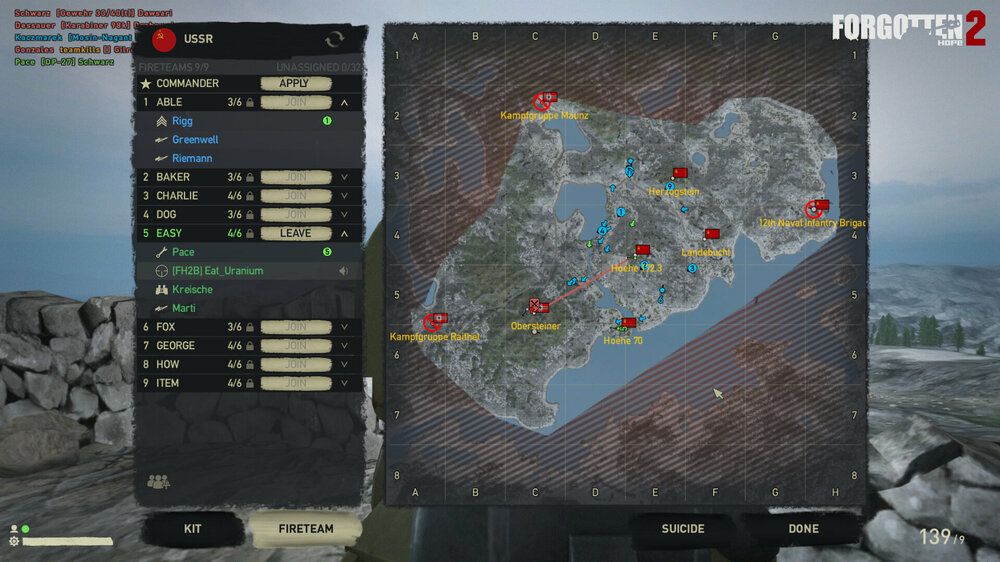
Task: Click the Suicide button
Action: (x=683, y=529)
